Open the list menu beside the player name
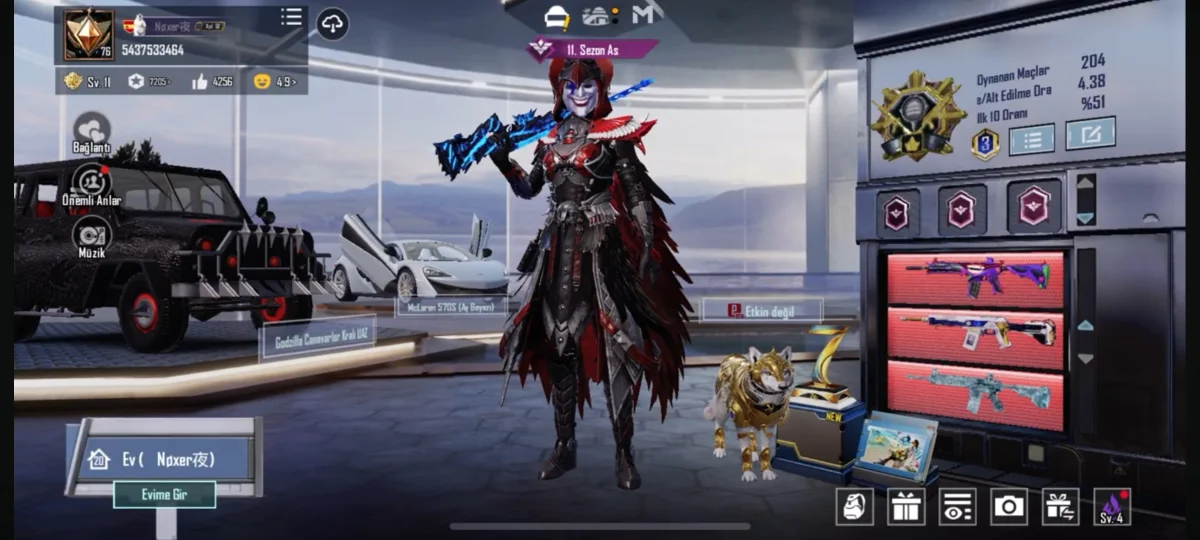 [291, 17]
